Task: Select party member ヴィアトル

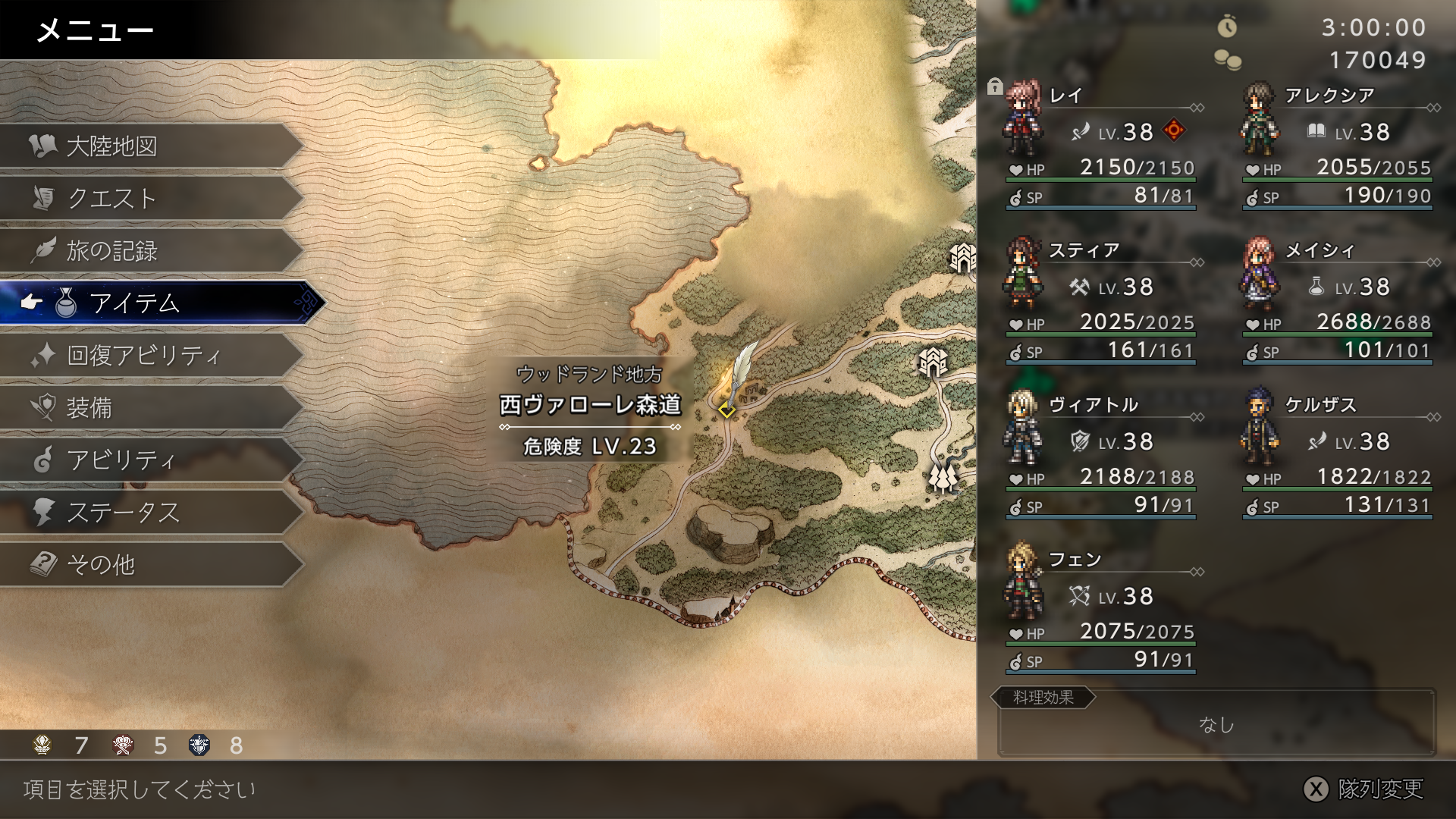Action: [1101, 453]
